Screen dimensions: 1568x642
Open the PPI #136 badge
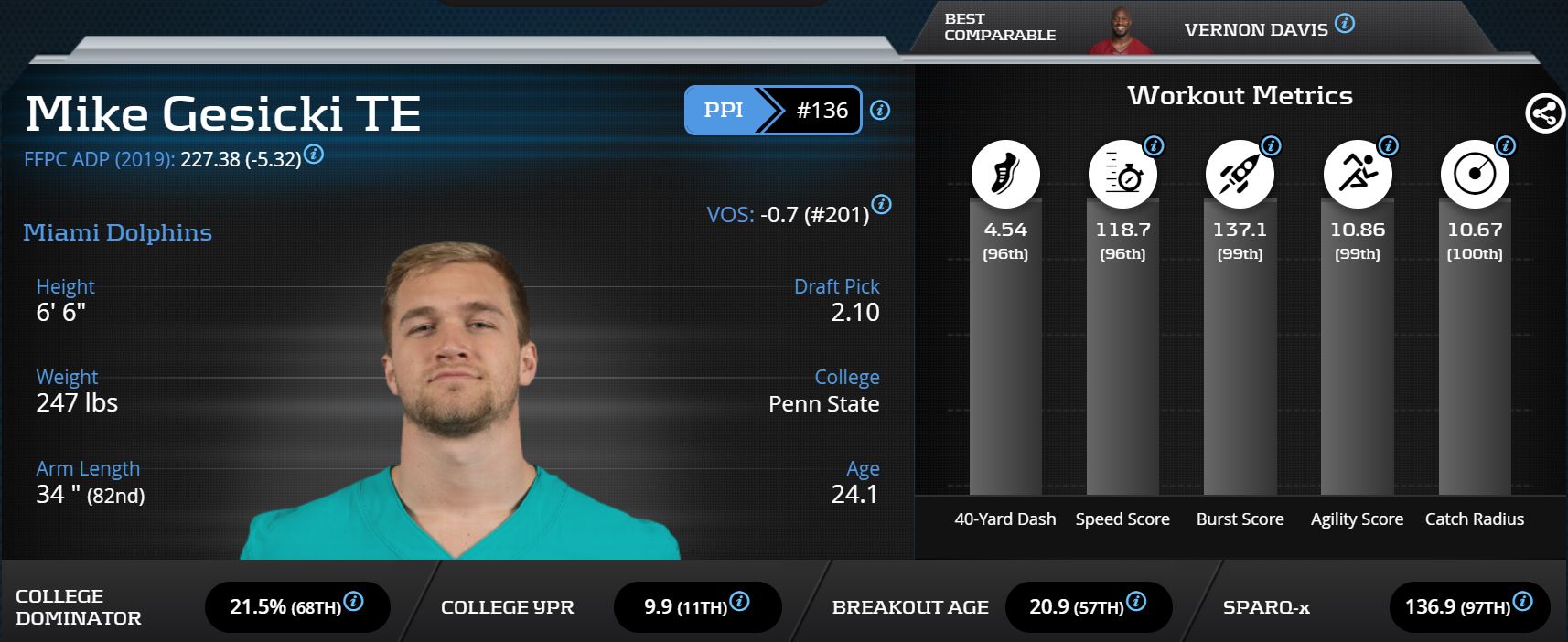click(772, 111)
